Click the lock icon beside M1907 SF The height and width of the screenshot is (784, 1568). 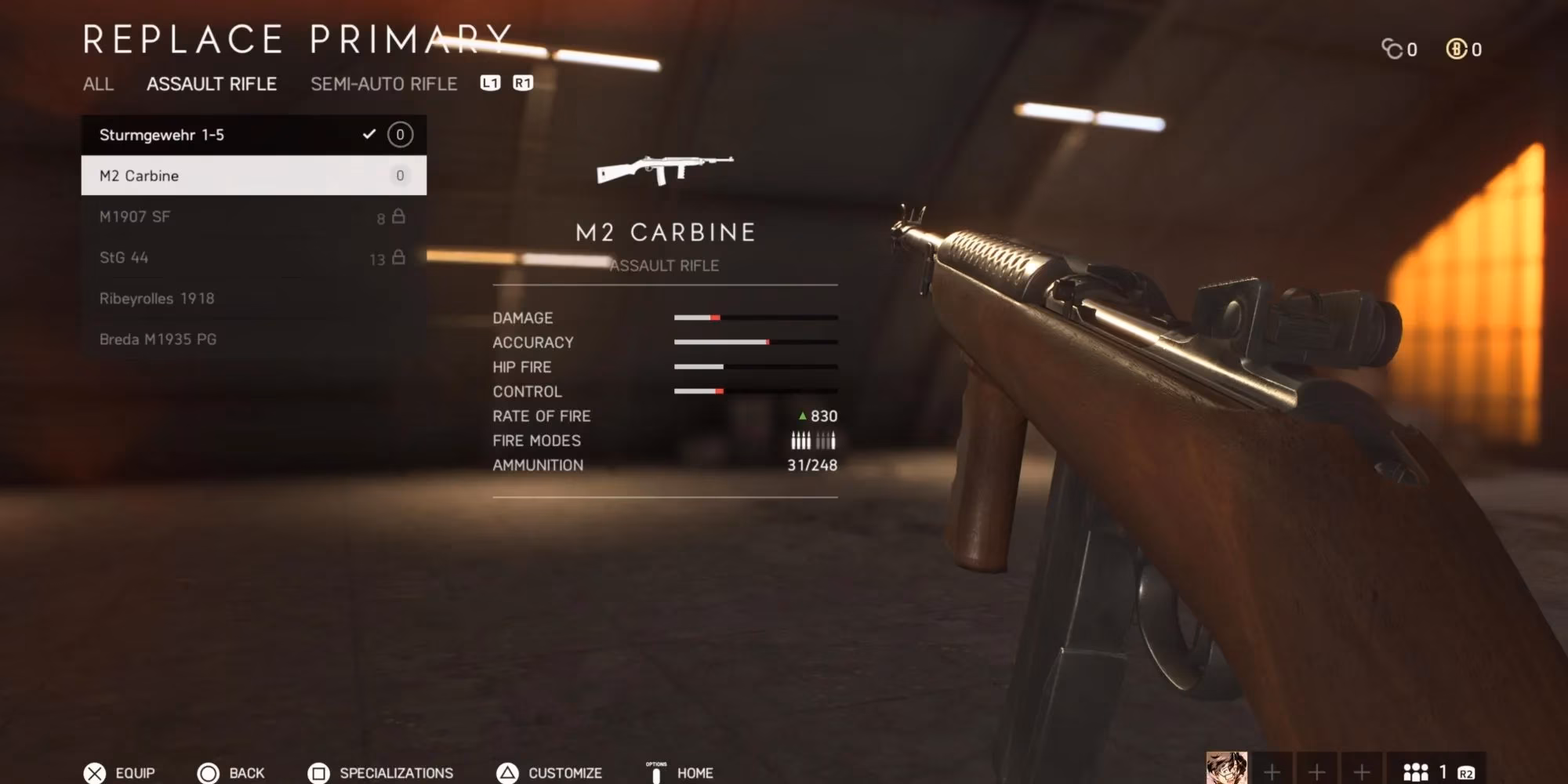(x=398, y=216)
